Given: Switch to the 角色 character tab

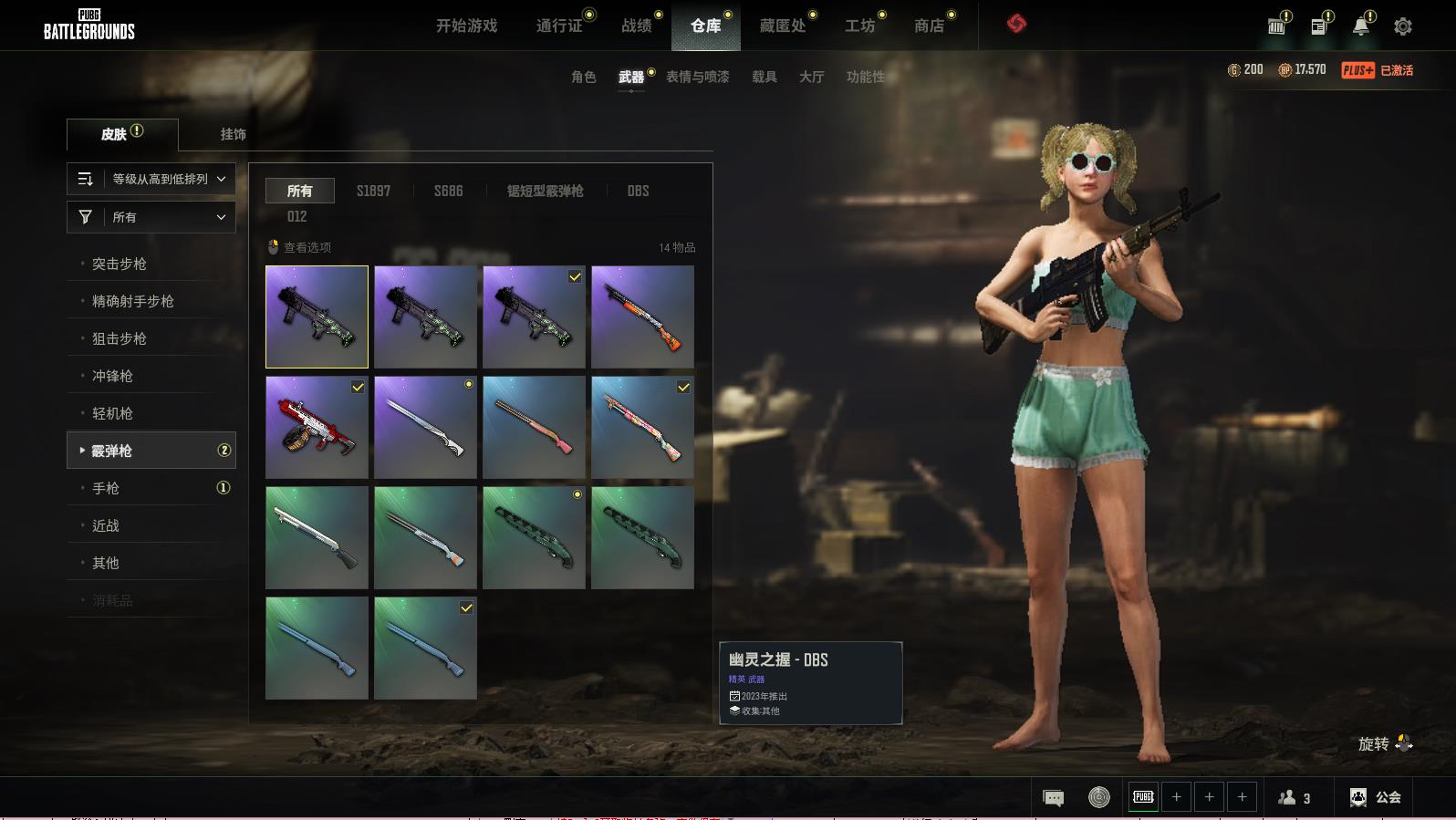Looking at the screenshot, I should coord(583,77).
